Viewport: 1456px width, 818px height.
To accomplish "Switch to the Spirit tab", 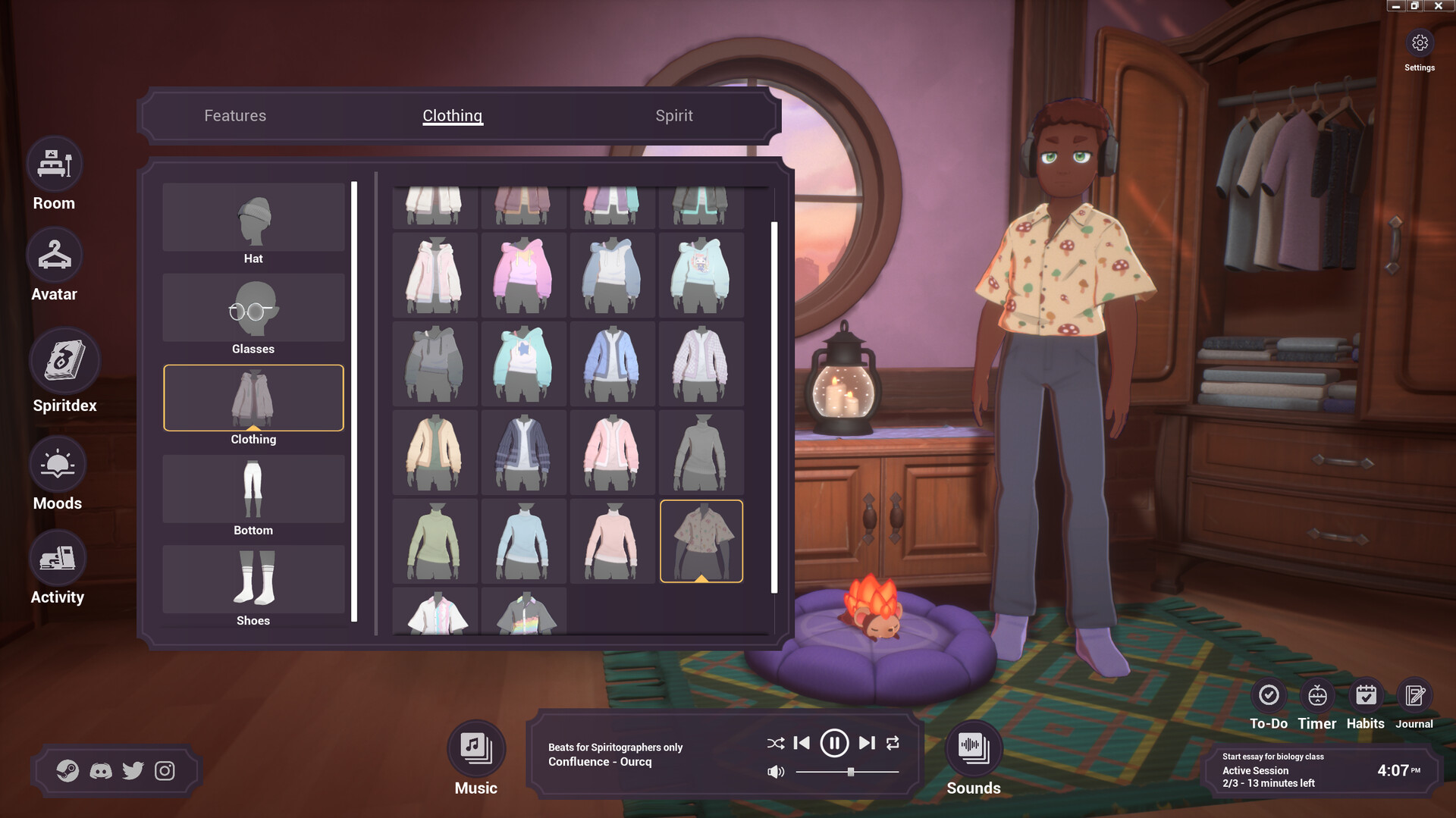I will (674, 115).
